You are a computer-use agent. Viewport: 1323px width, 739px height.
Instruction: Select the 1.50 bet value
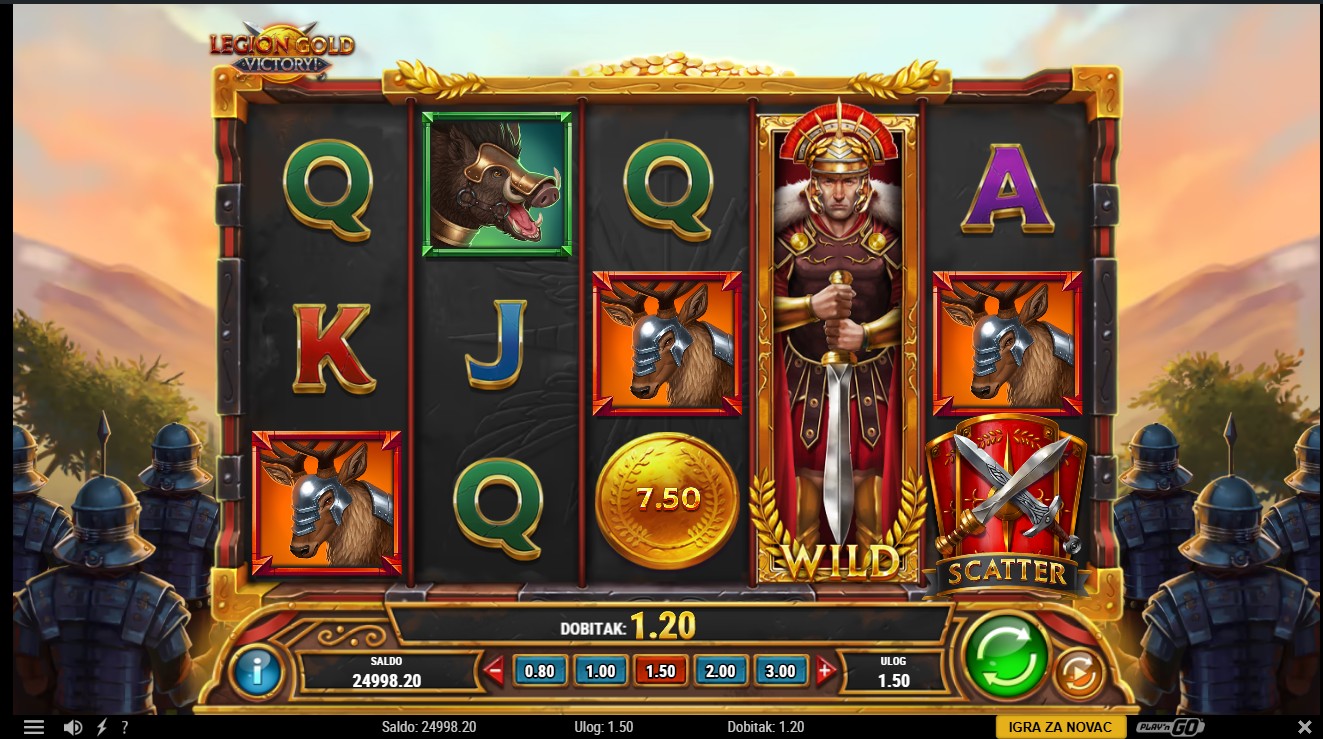[x=661, y=671]
